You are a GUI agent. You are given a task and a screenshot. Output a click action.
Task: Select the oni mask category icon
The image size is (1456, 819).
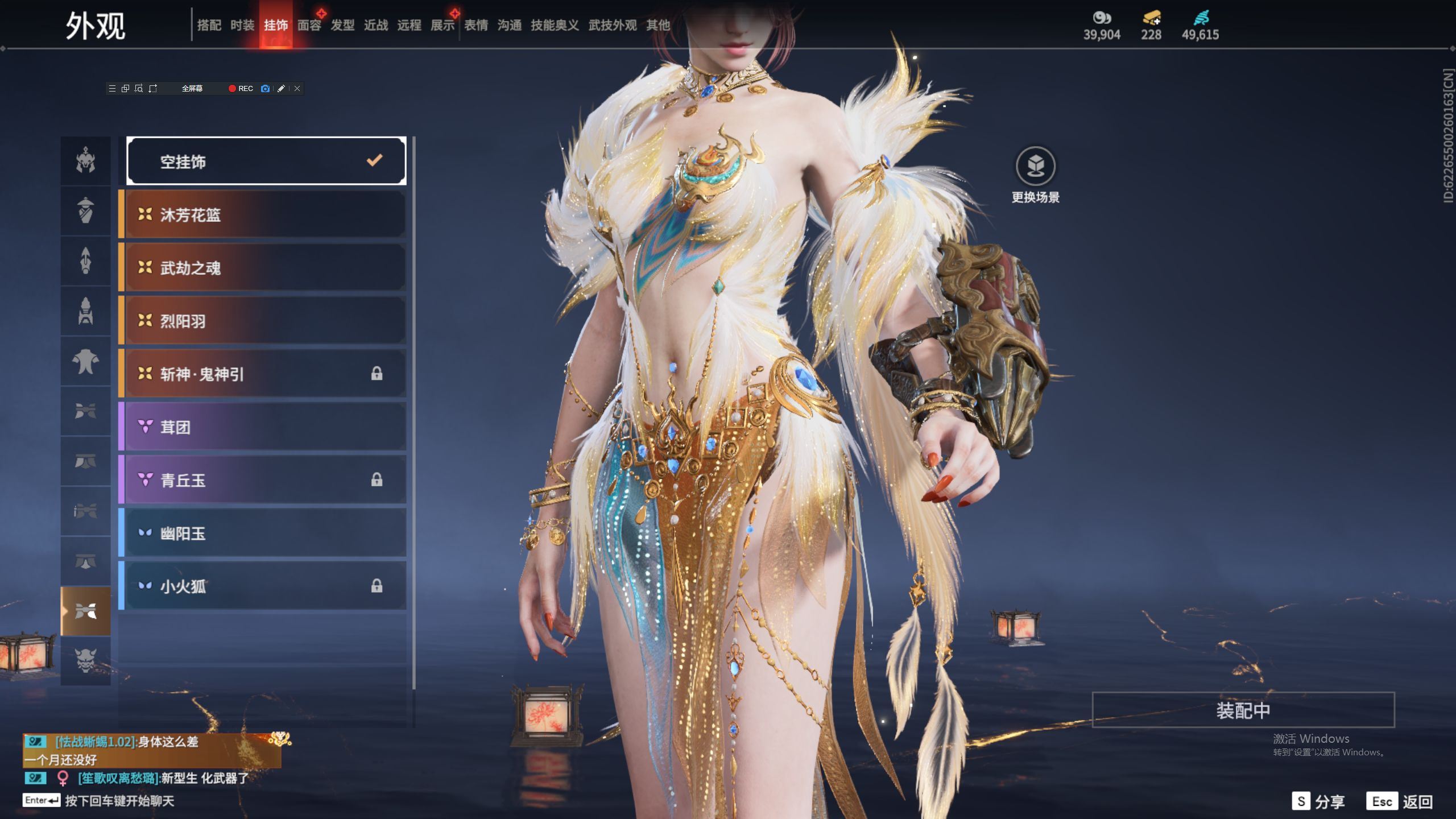point(86,661)
